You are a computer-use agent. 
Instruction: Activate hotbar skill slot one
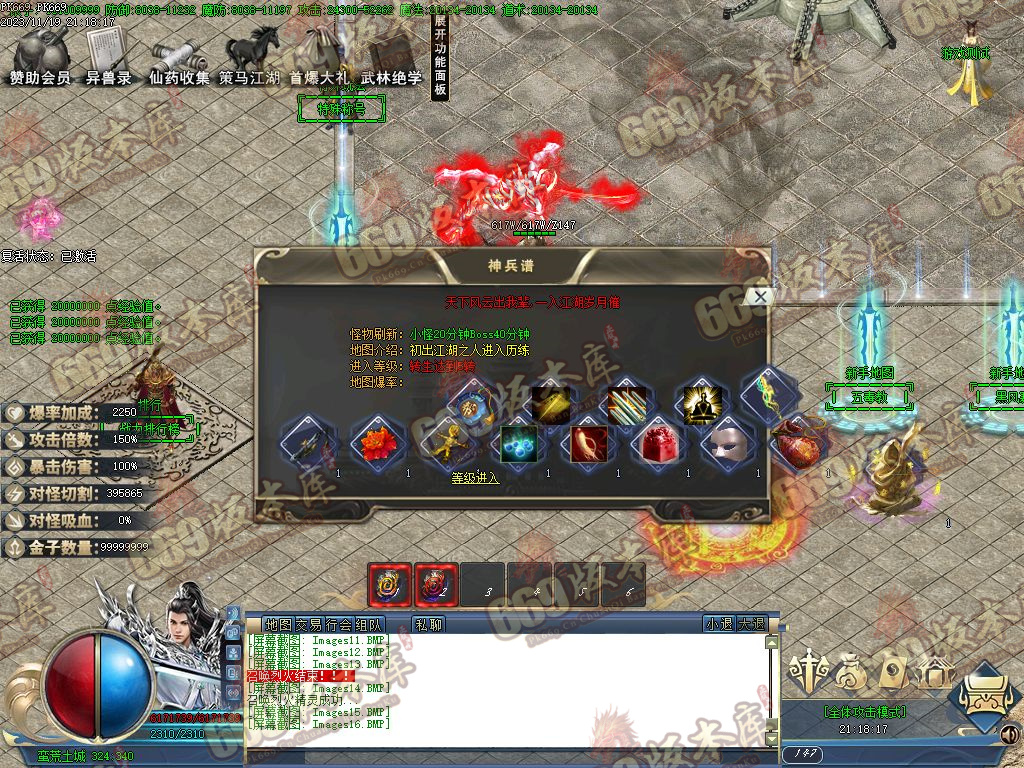tap(388, 584)
